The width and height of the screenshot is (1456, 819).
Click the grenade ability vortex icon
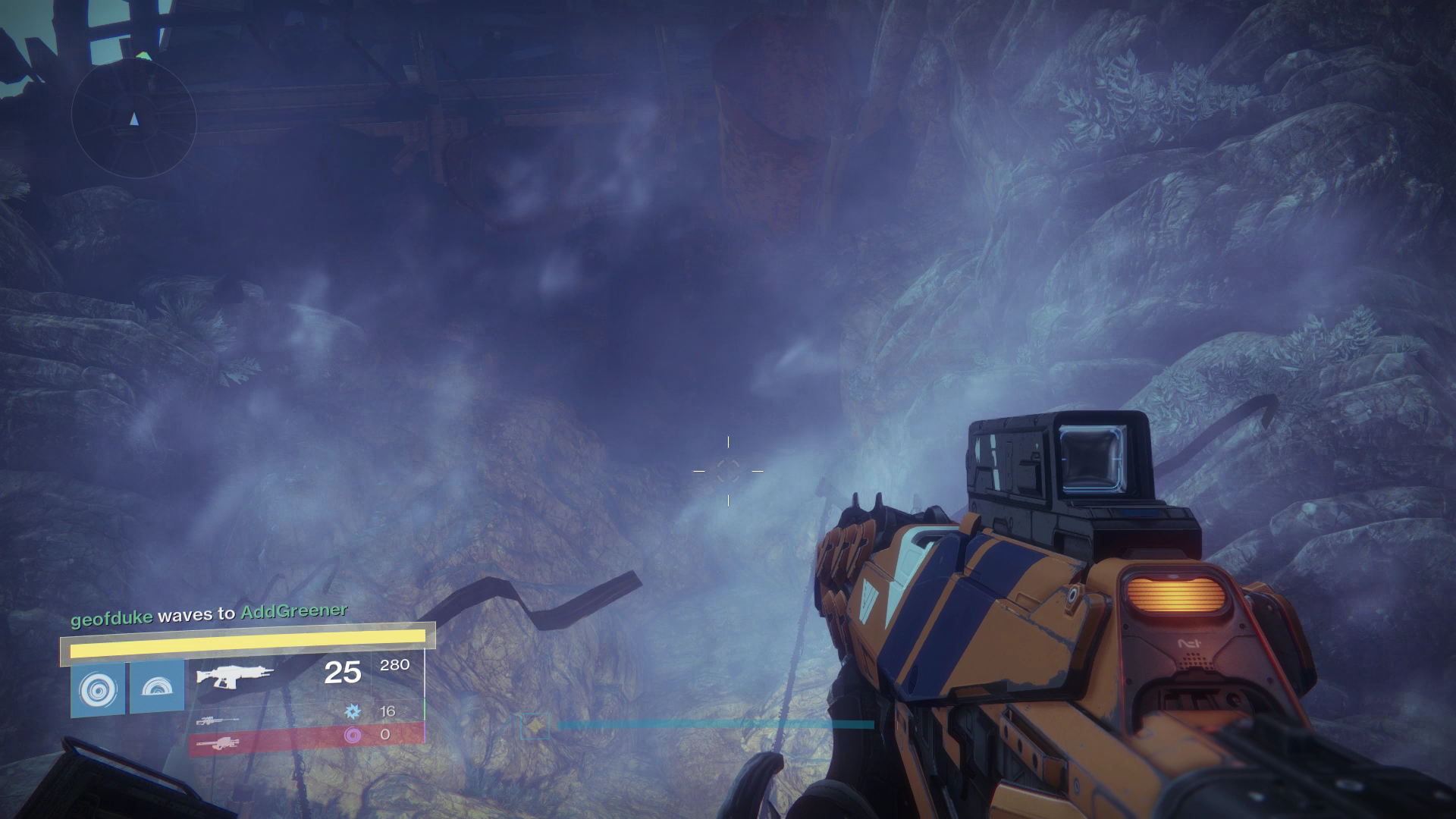(x=96, y=688)
